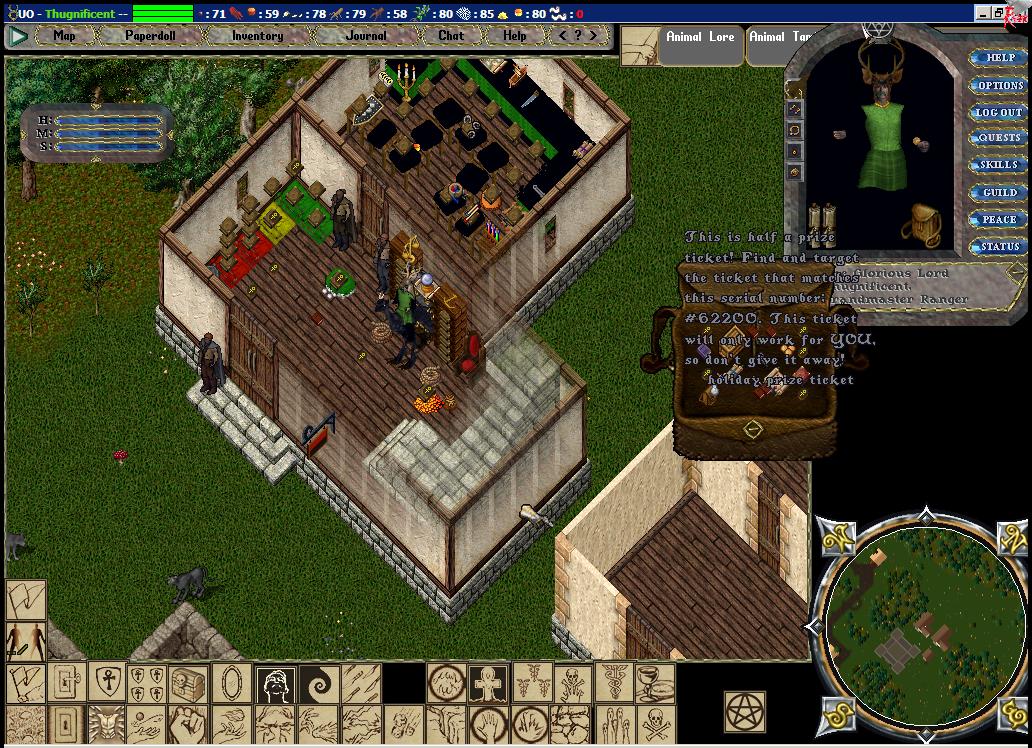The height and width of the screenshot is (748, 1032).
Task: Show the SKILLS list
Action: click(x=999, y=165)
